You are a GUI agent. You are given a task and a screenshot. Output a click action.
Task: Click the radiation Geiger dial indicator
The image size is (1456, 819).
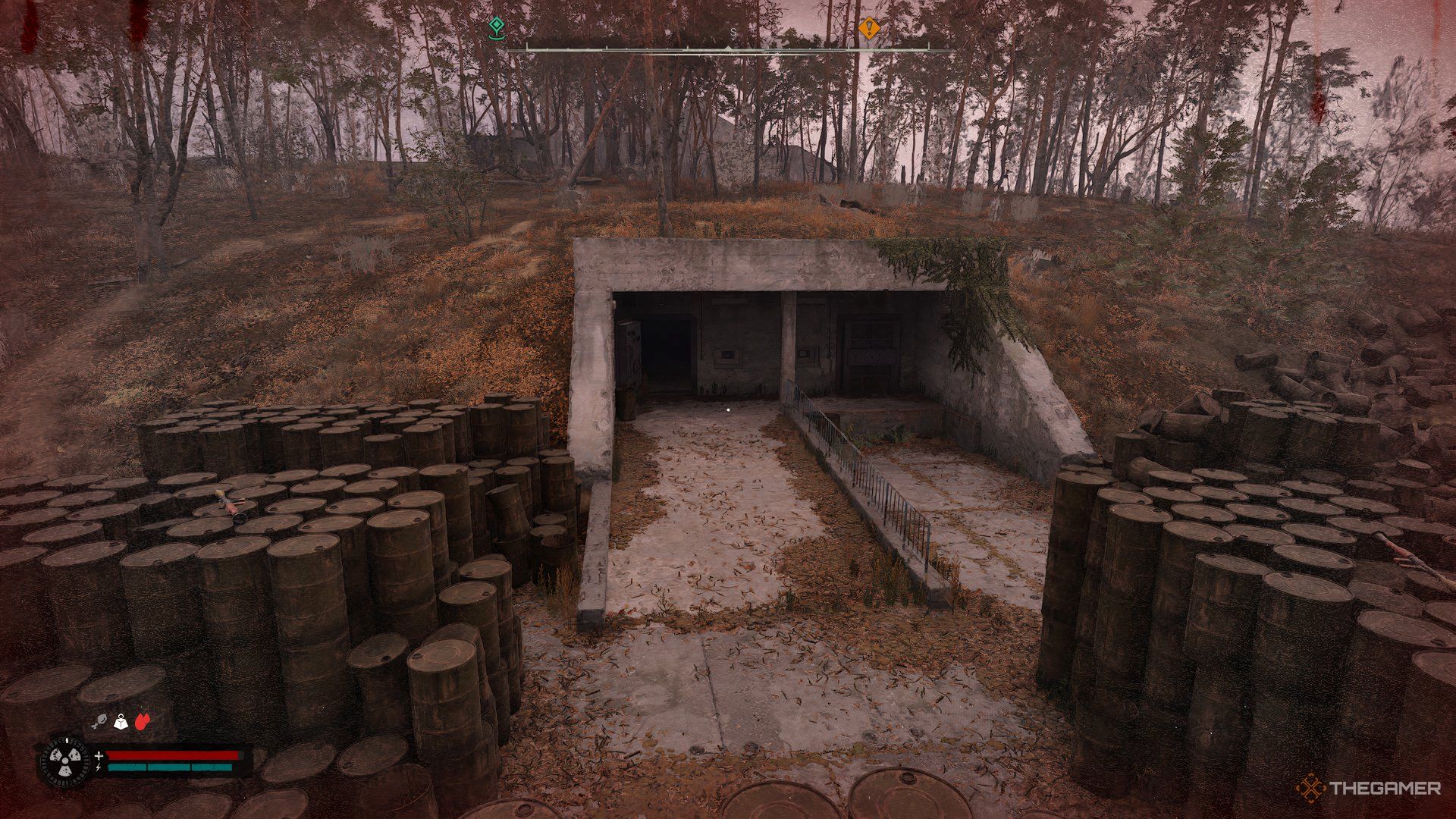(x=64, y=760)
